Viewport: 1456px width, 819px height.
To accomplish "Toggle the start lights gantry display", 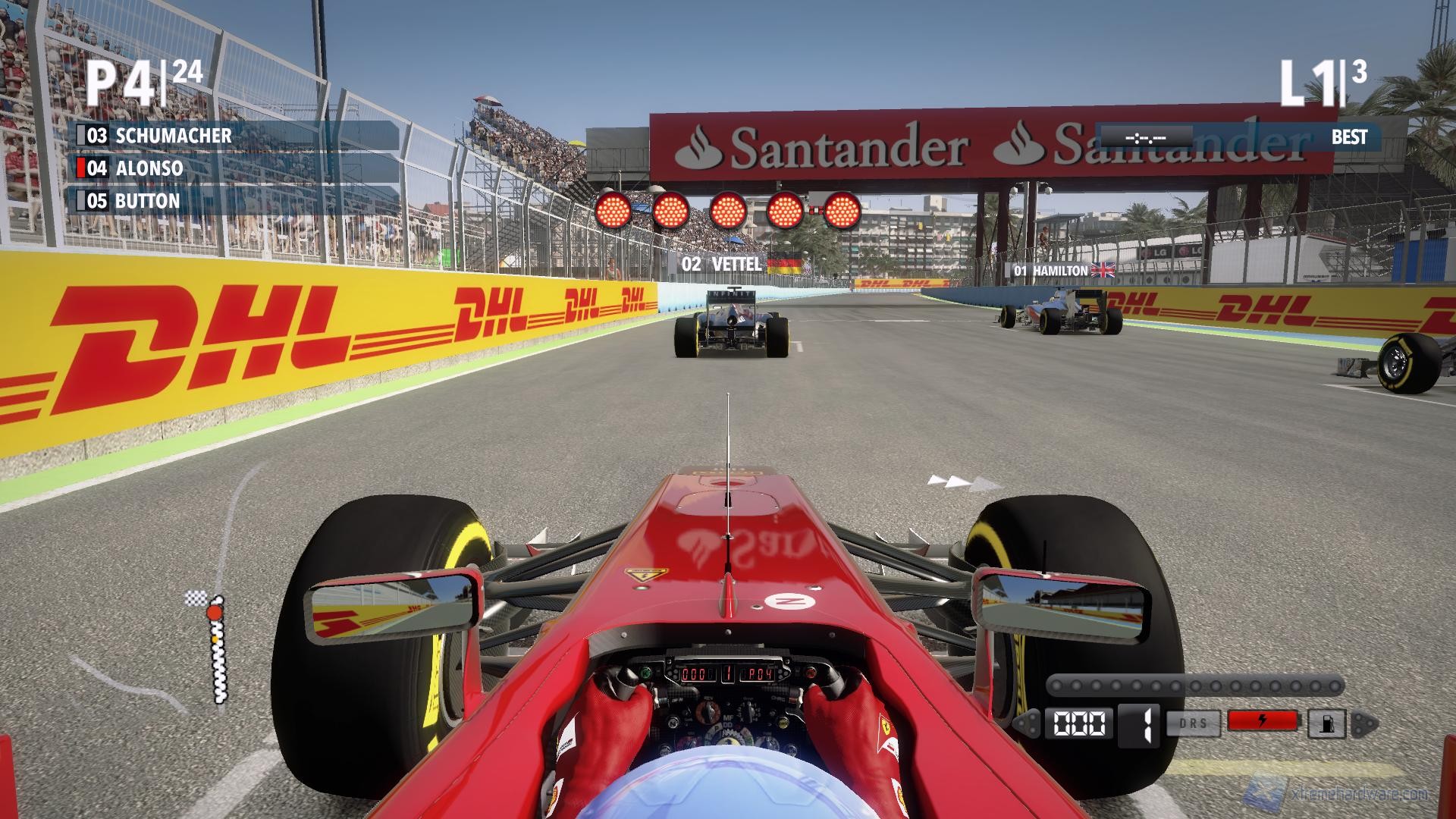I will [x=732, y=209].
